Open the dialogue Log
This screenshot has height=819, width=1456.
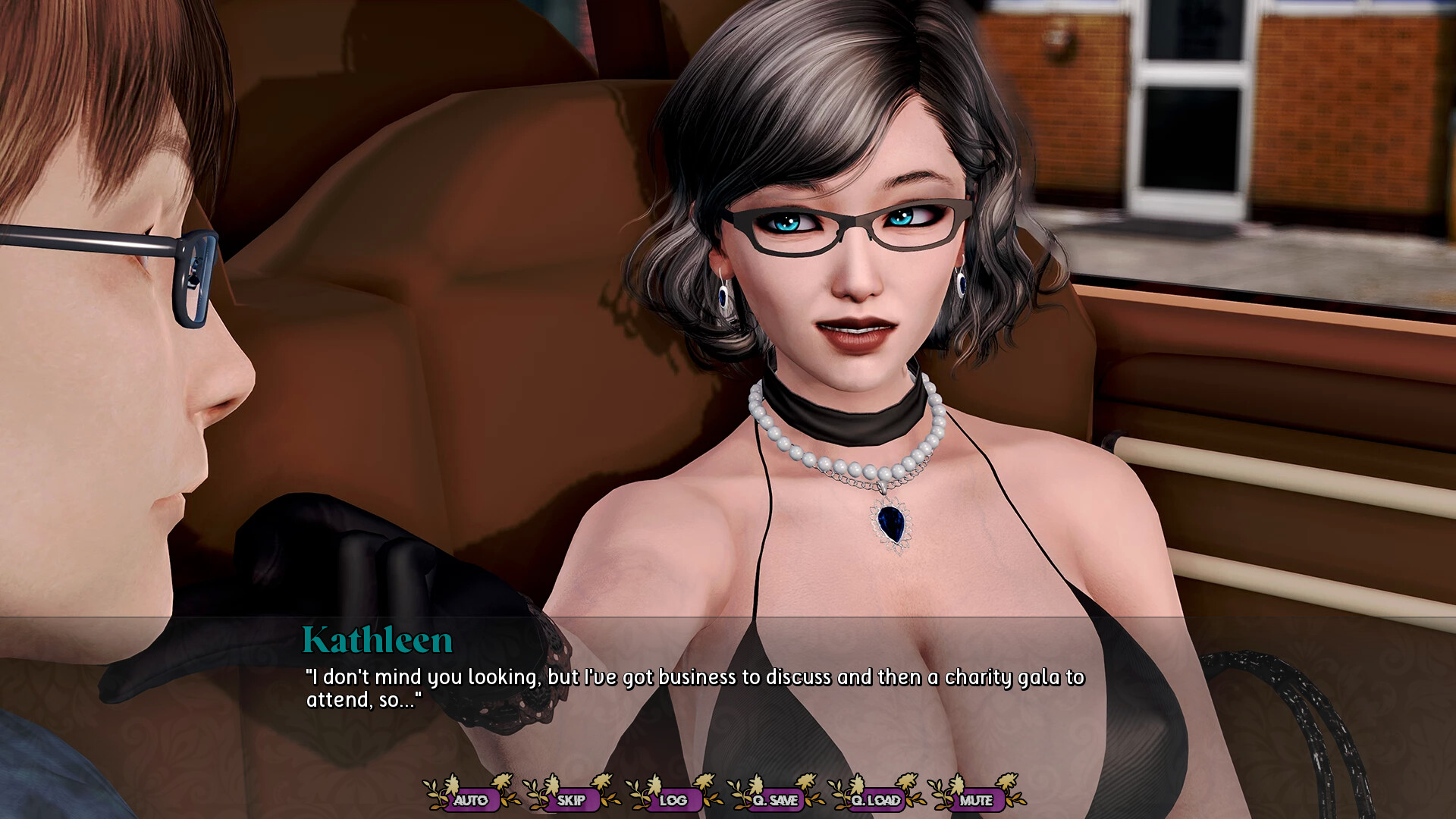(x=673, y=799)
